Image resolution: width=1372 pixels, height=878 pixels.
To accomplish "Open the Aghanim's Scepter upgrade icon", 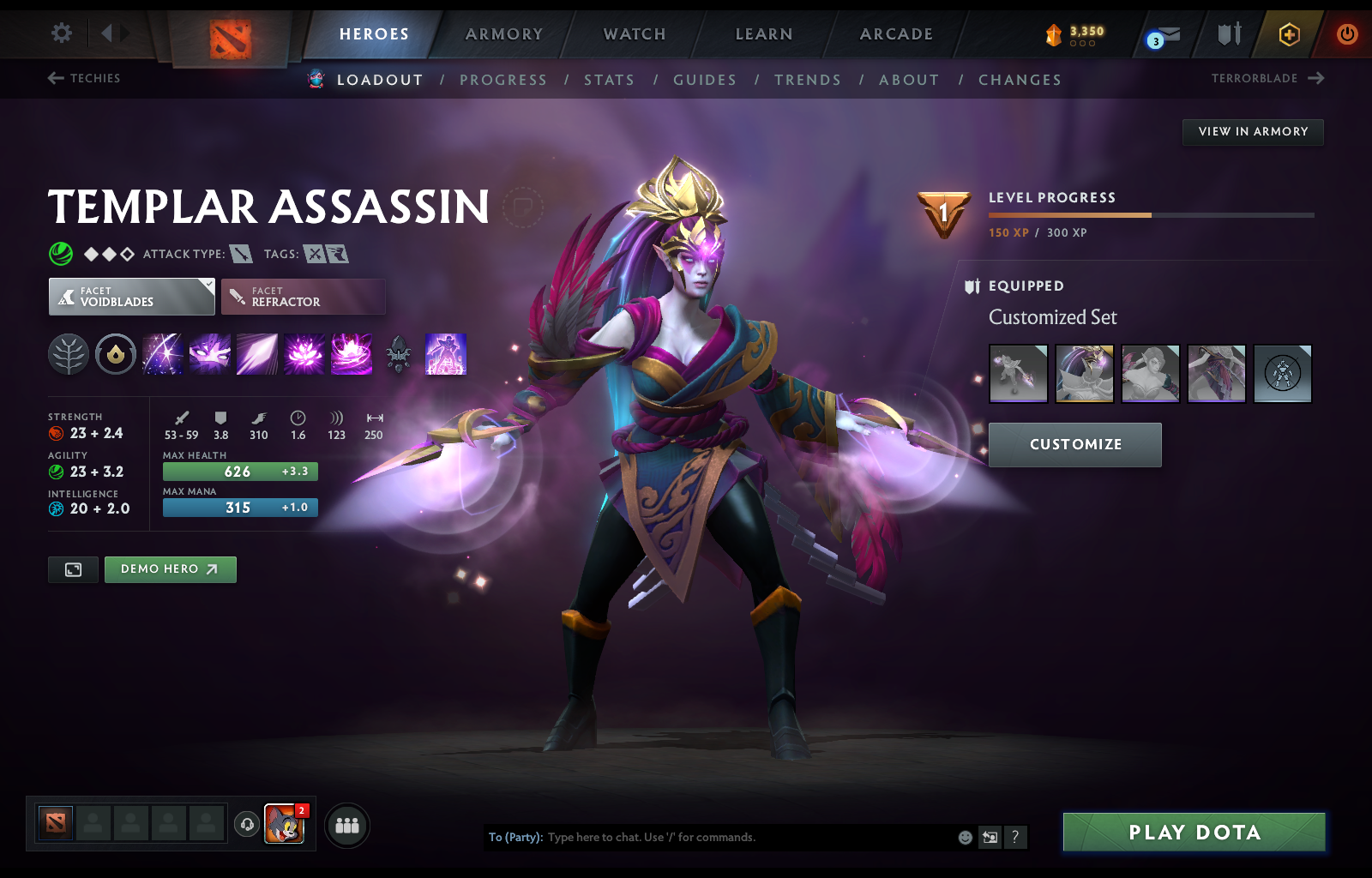I will pyautogui.click(x=399, y=354).
